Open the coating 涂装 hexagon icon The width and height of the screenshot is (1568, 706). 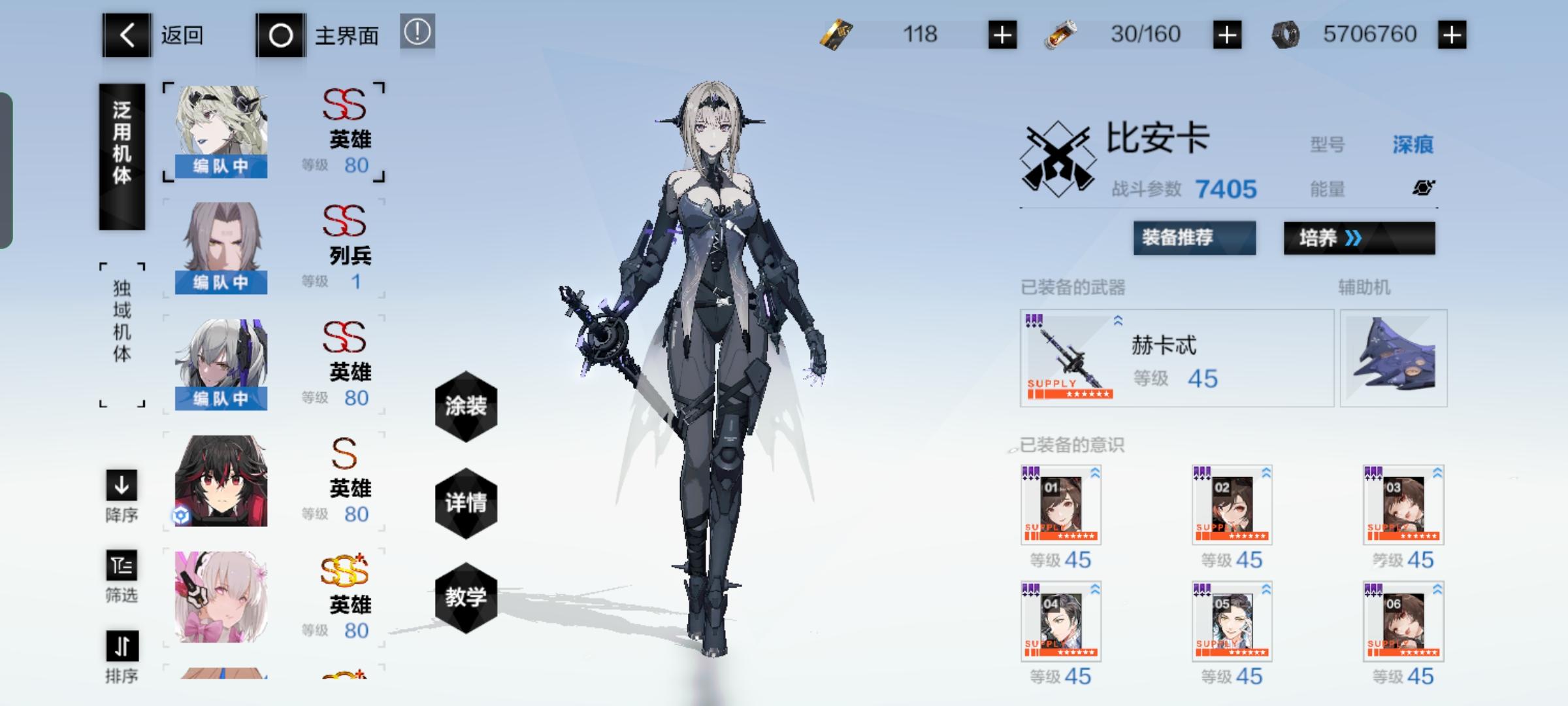(x=466, y=405)
